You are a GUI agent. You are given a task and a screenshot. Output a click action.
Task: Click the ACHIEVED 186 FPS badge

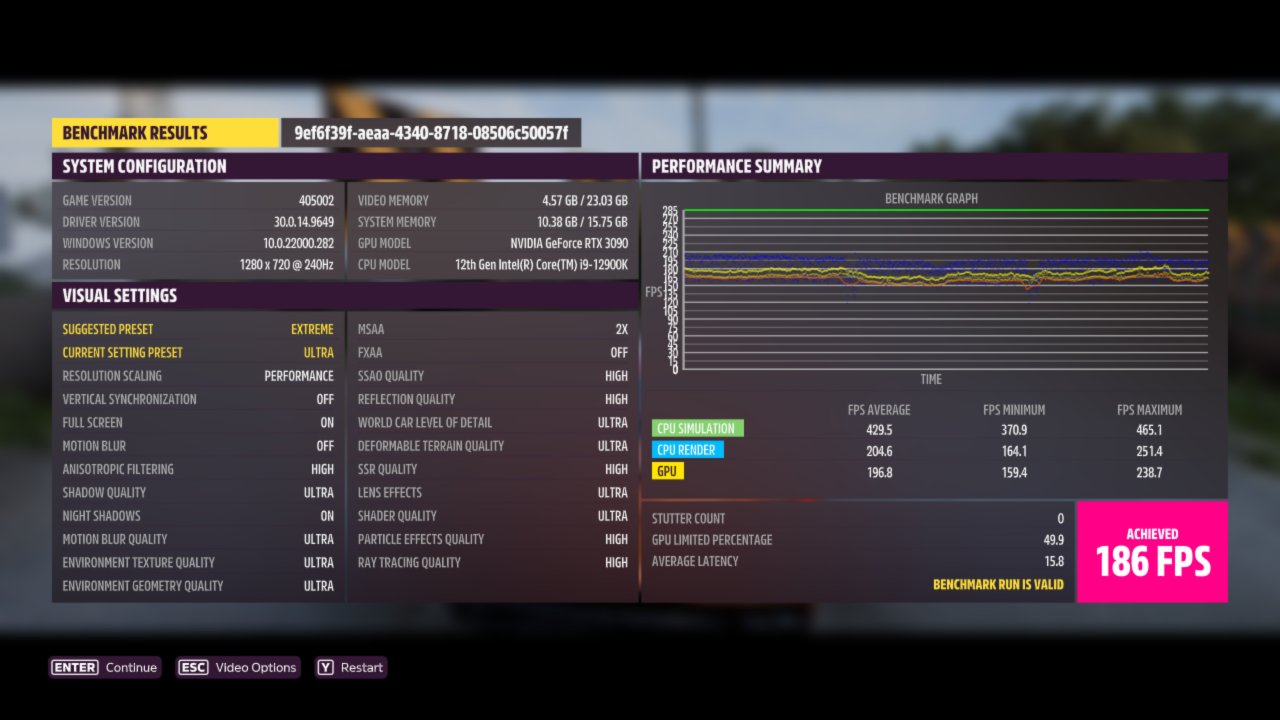tap(1152, 551)
